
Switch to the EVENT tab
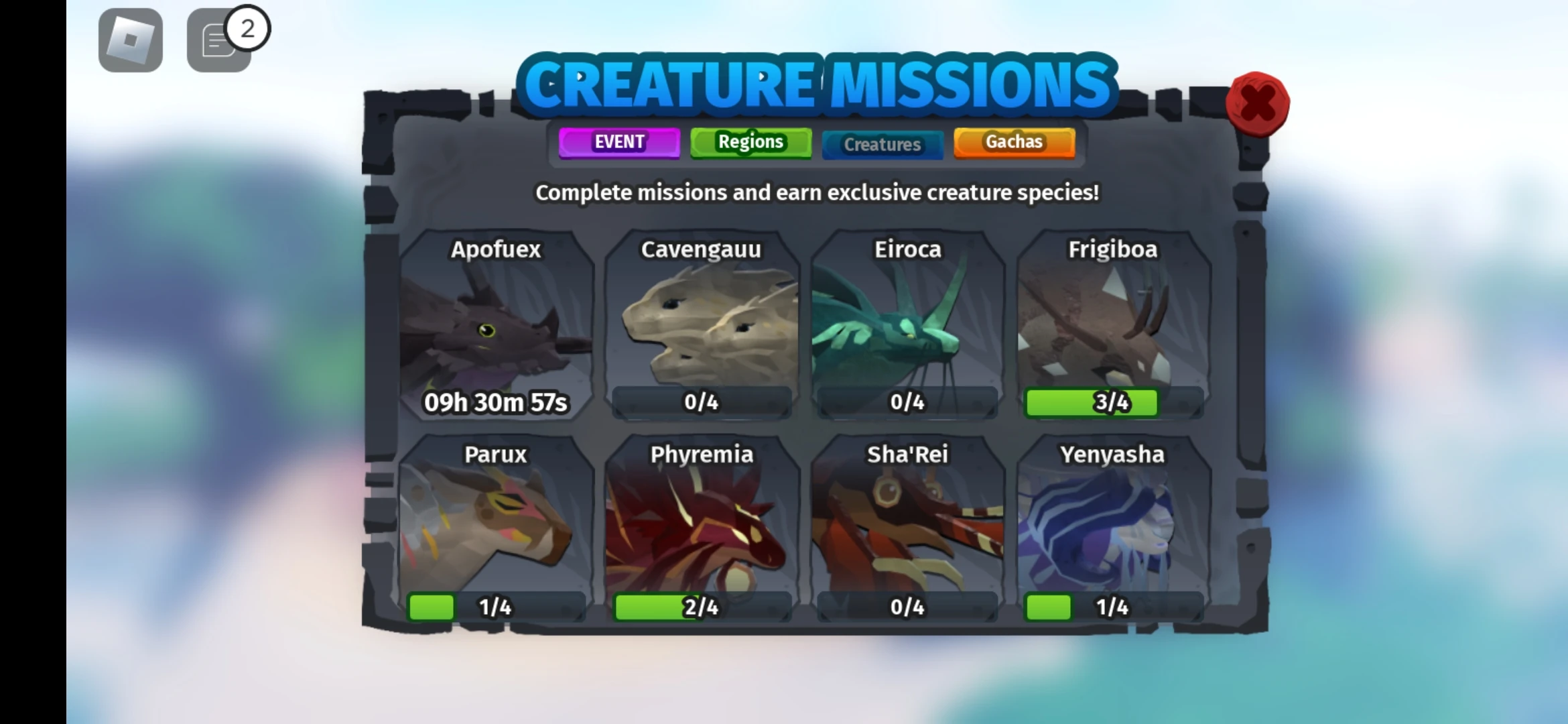click(618, 142)
